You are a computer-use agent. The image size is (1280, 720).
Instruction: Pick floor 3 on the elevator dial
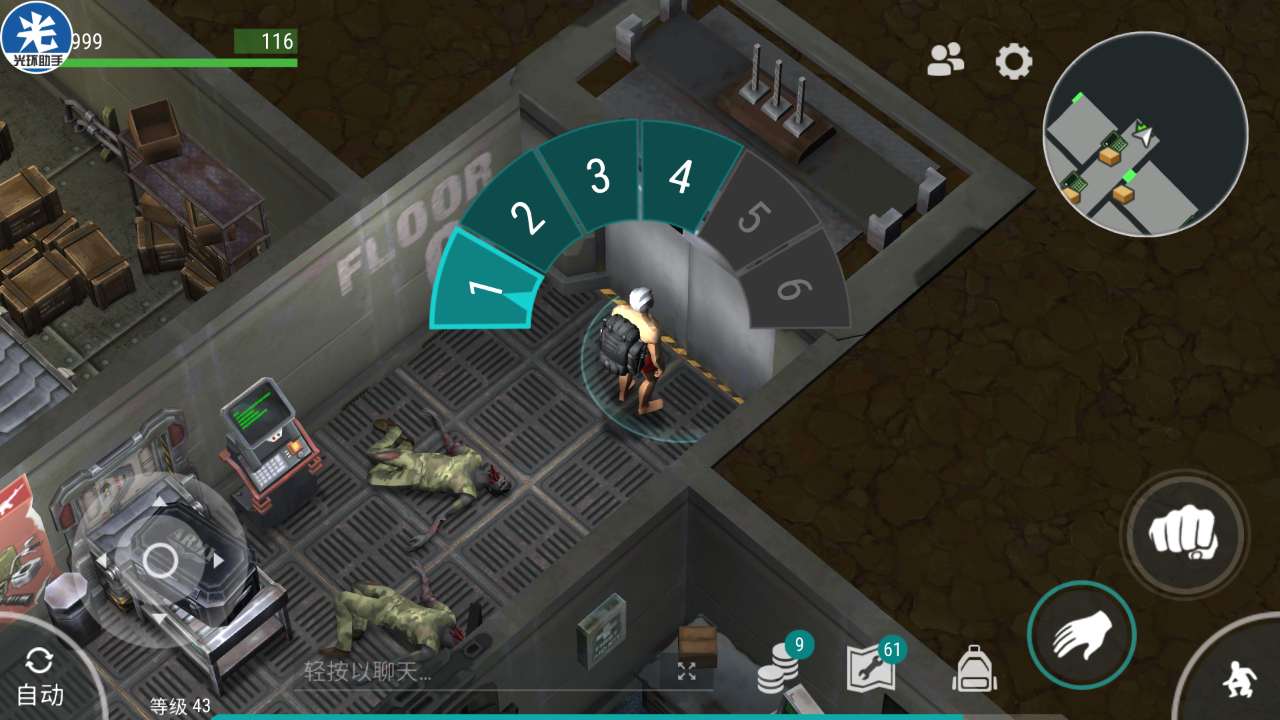(598, 177)
